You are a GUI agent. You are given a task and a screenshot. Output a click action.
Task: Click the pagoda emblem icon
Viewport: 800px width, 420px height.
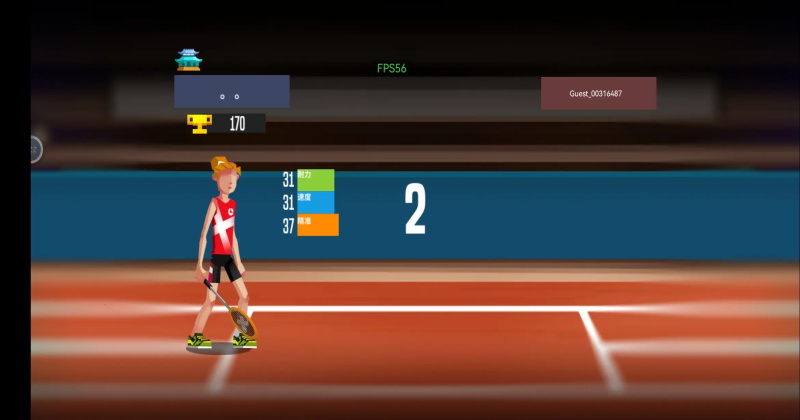188,61
